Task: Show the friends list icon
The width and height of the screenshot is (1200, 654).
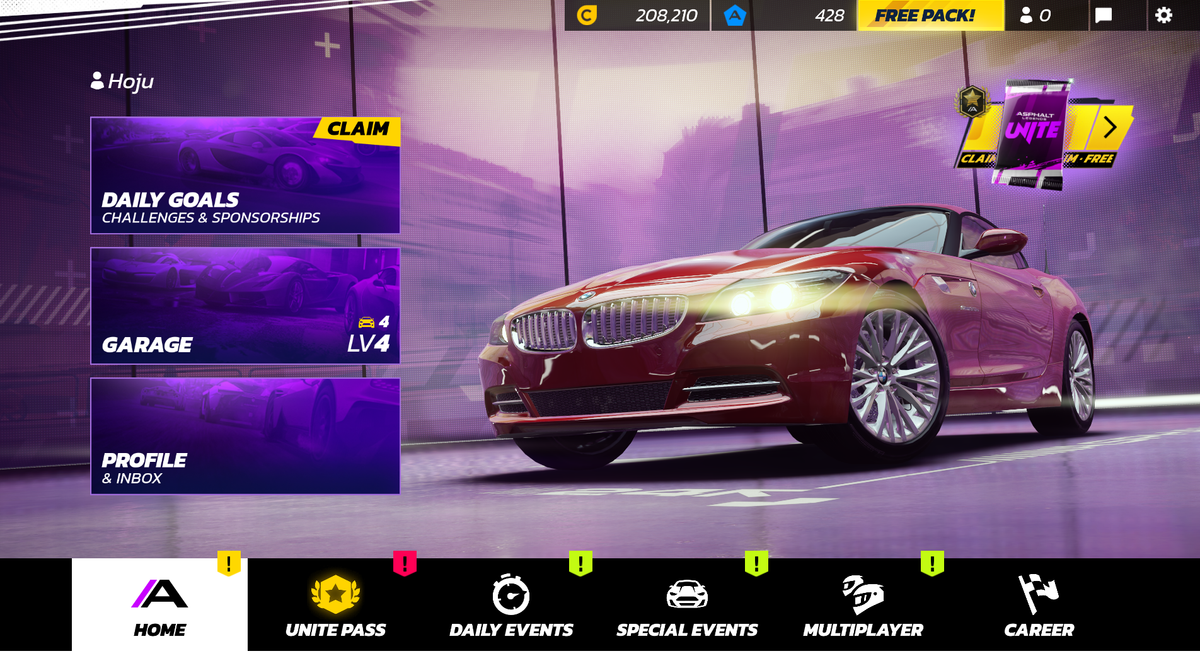Action: click(x=1035, y=16)
